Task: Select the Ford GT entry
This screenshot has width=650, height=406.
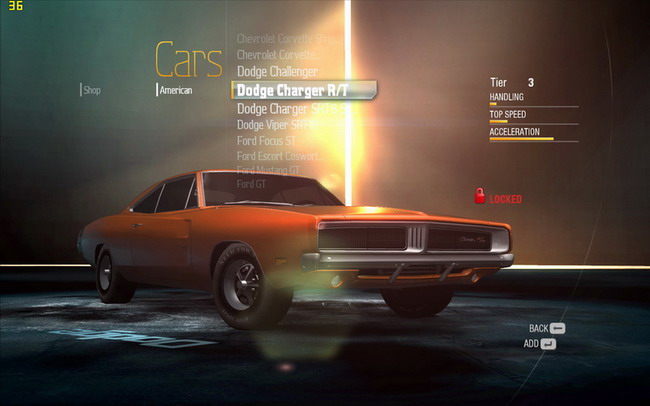Action: [251, 184]
